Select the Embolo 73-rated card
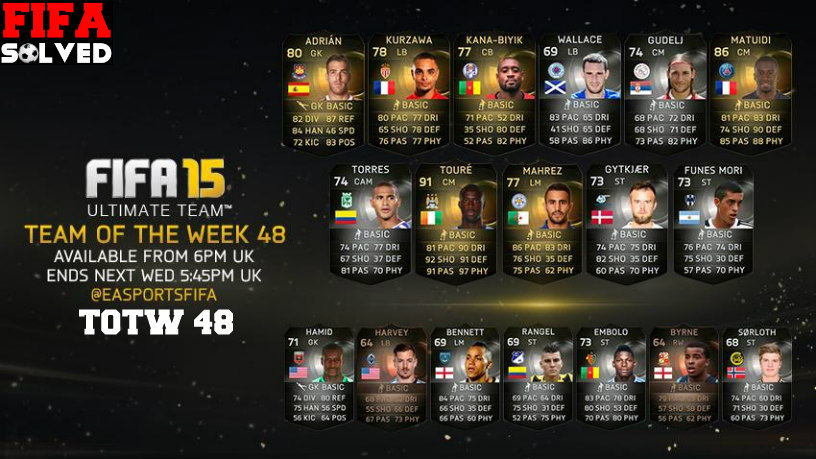The image size is (816, 459). [611, 376]
